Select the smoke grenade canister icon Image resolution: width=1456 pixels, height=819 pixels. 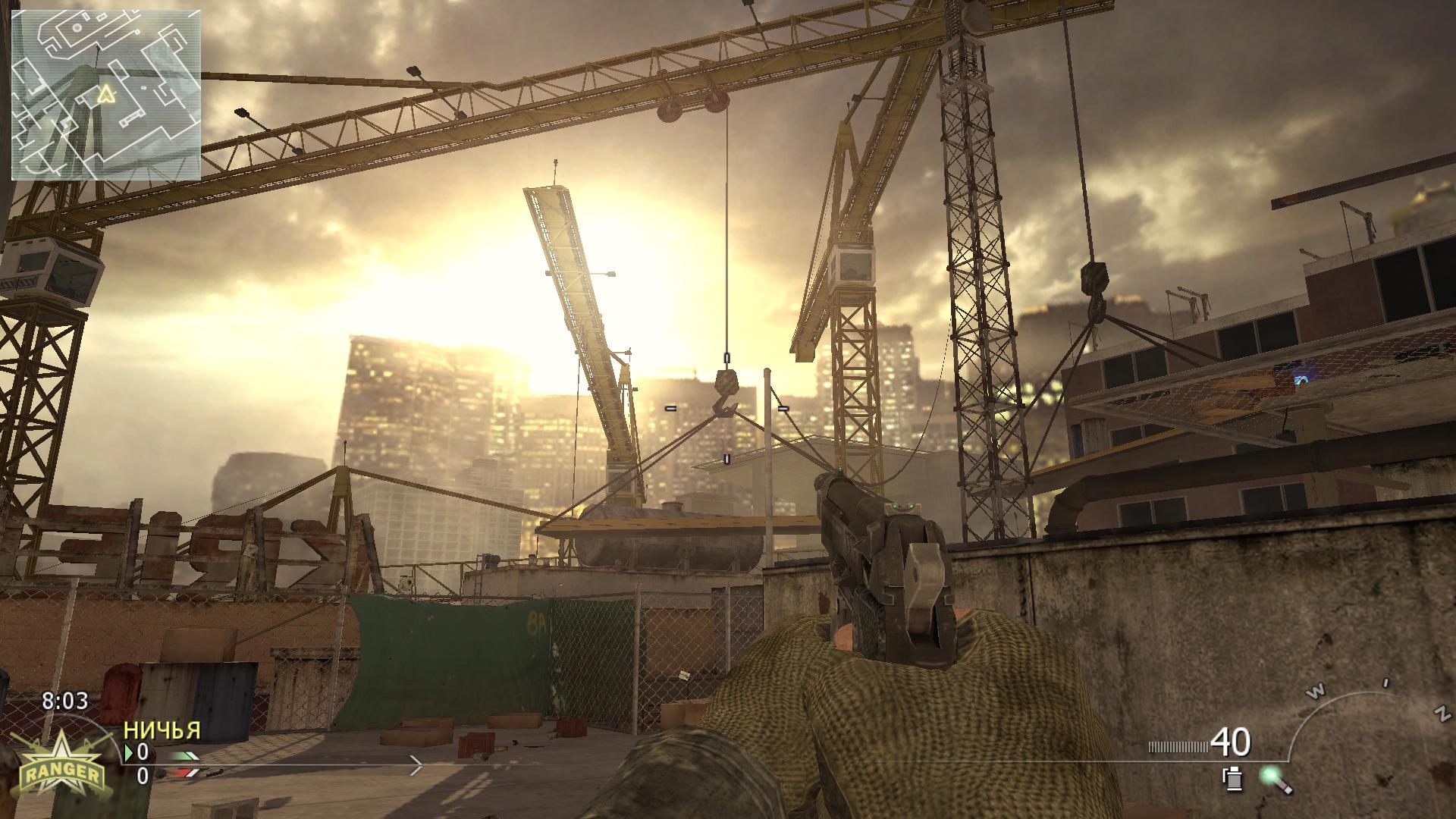coord(1231,779)
